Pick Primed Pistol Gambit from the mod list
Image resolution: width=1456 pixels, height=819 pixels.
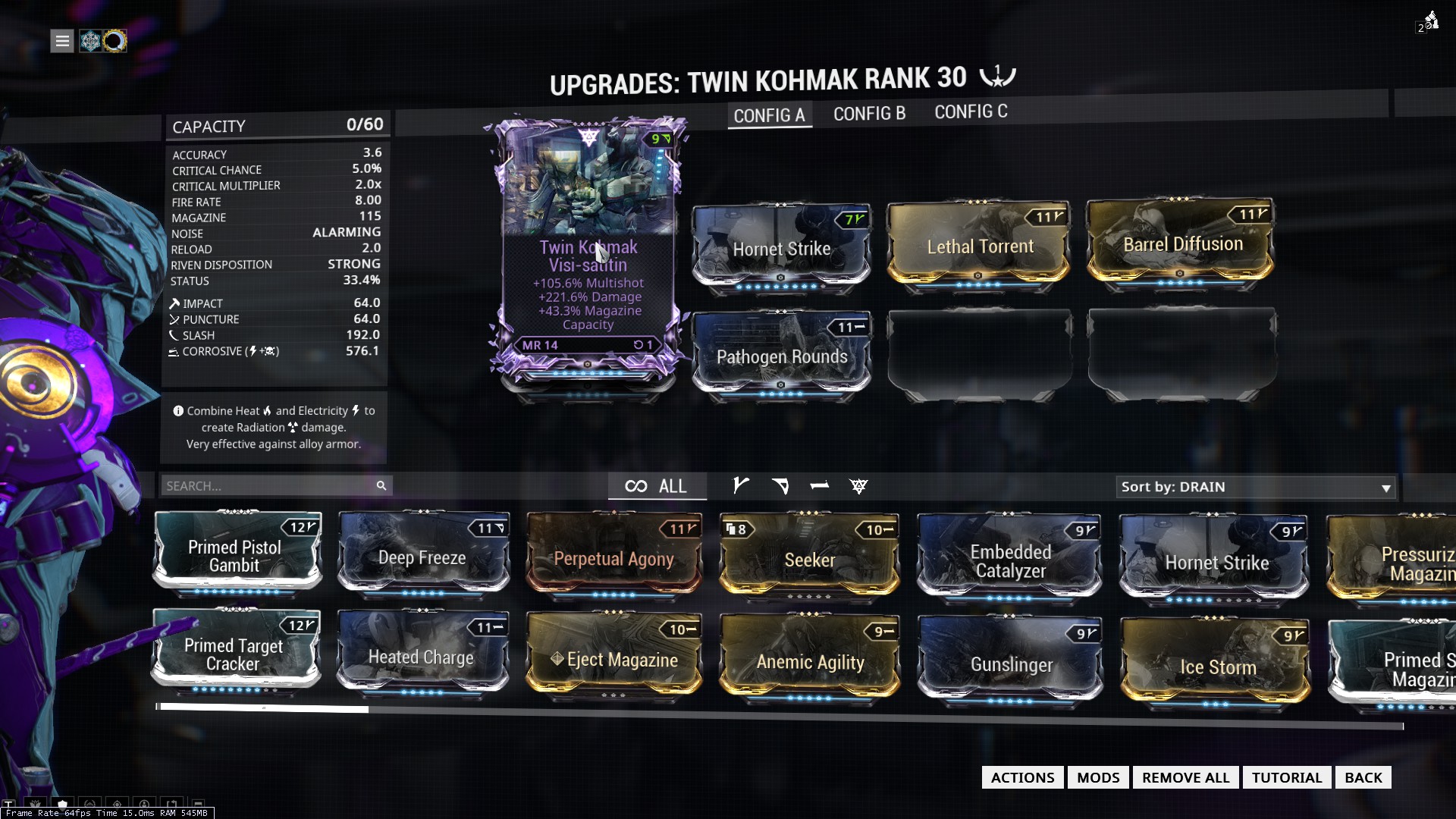click(235, 556)
